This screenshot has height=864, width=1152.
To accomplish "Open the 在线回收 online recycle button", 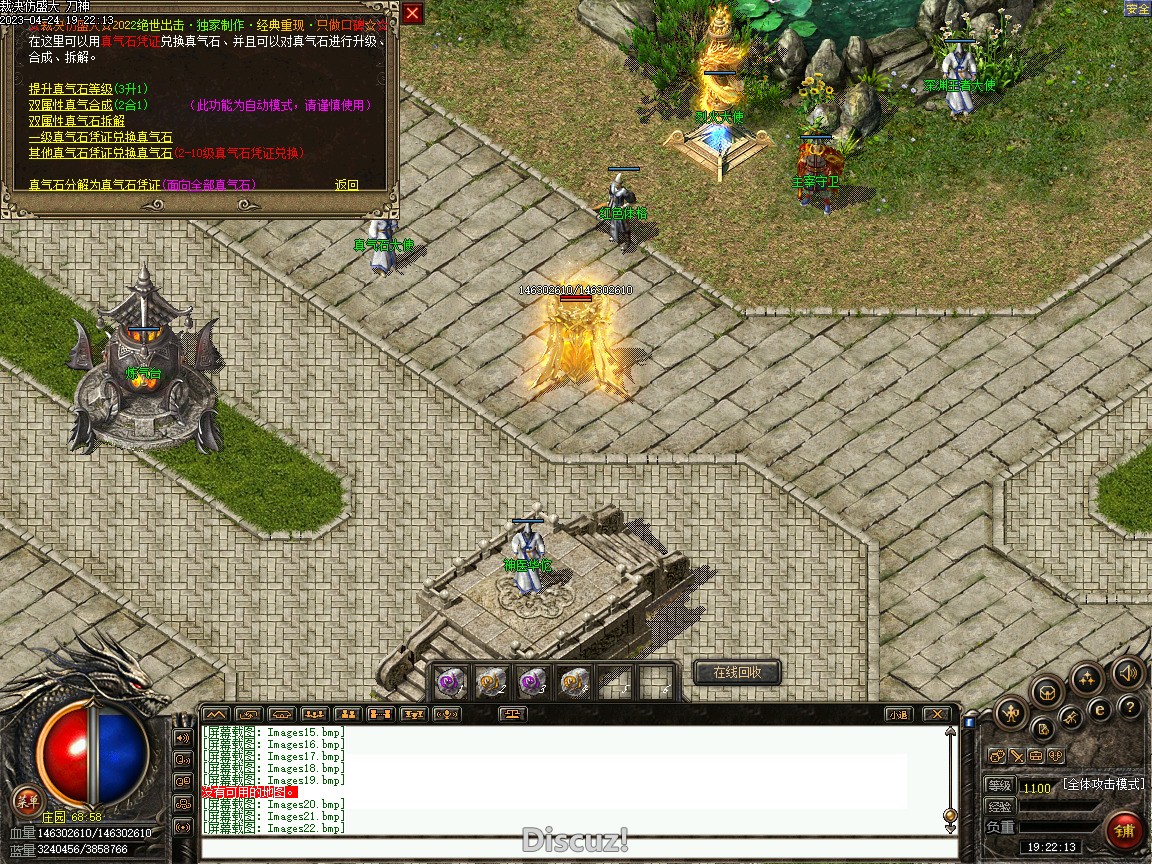I will coord(737,672).
